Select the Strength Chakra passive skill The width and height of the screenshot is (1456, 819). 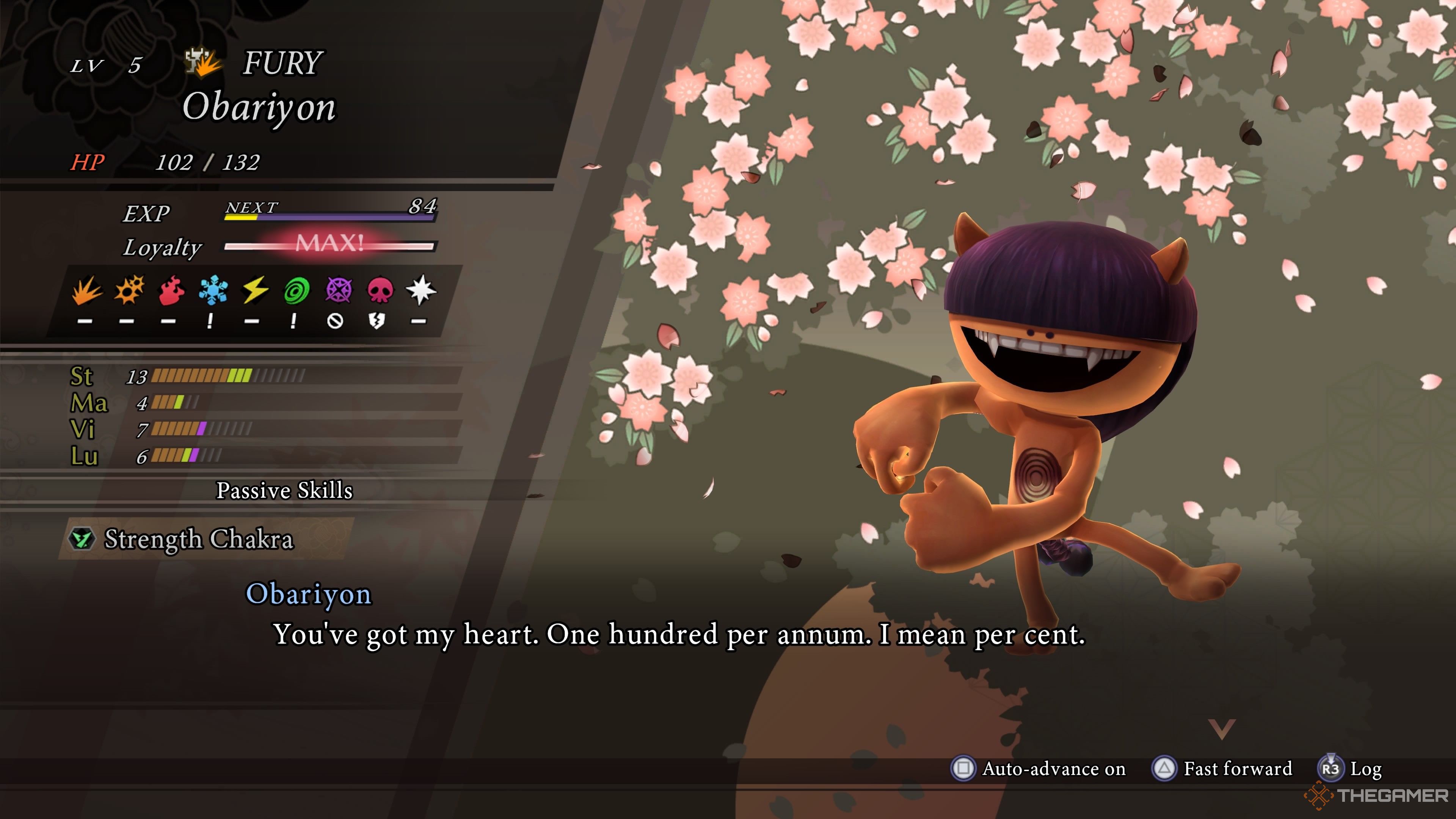199,539
